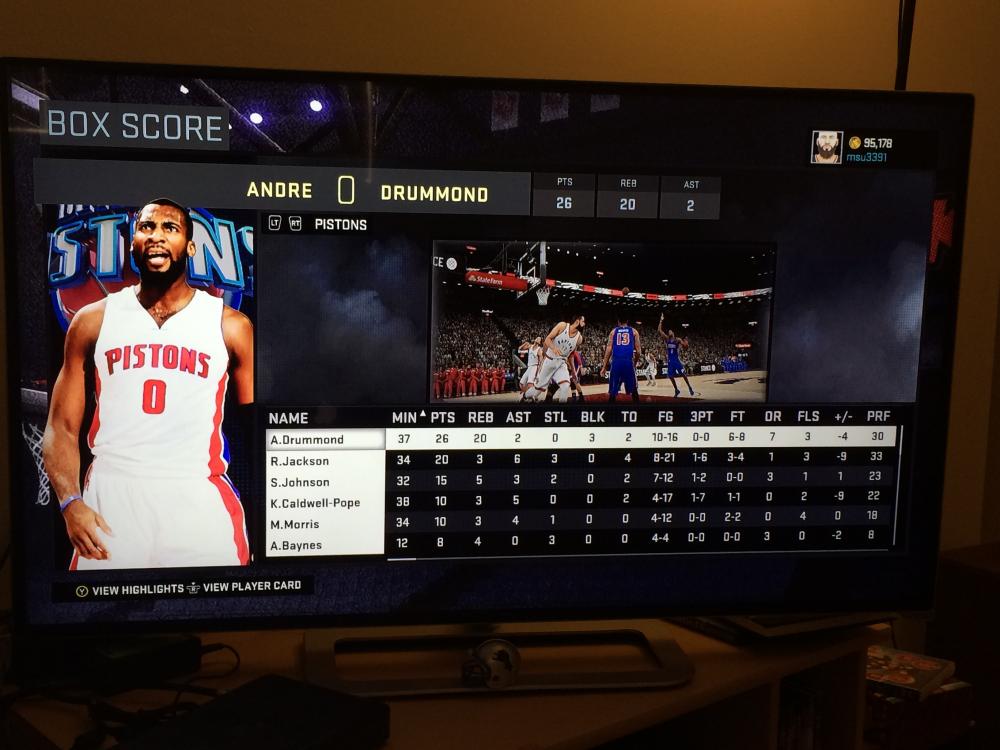The width and height of the screenshot is (1000, 750).
Task: Open View Player Card option
Action: pyautogui.click(x=243, y=587)
